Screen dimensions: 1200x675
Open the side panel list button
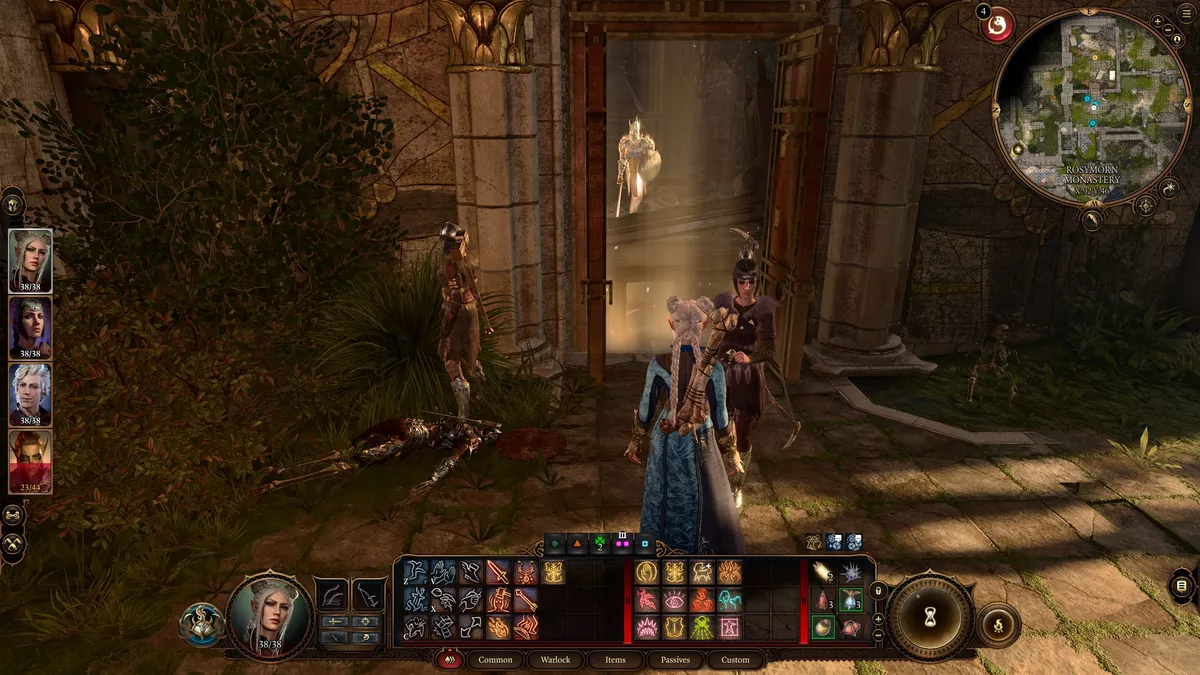pyautogui.click(x=1181, y=585)
